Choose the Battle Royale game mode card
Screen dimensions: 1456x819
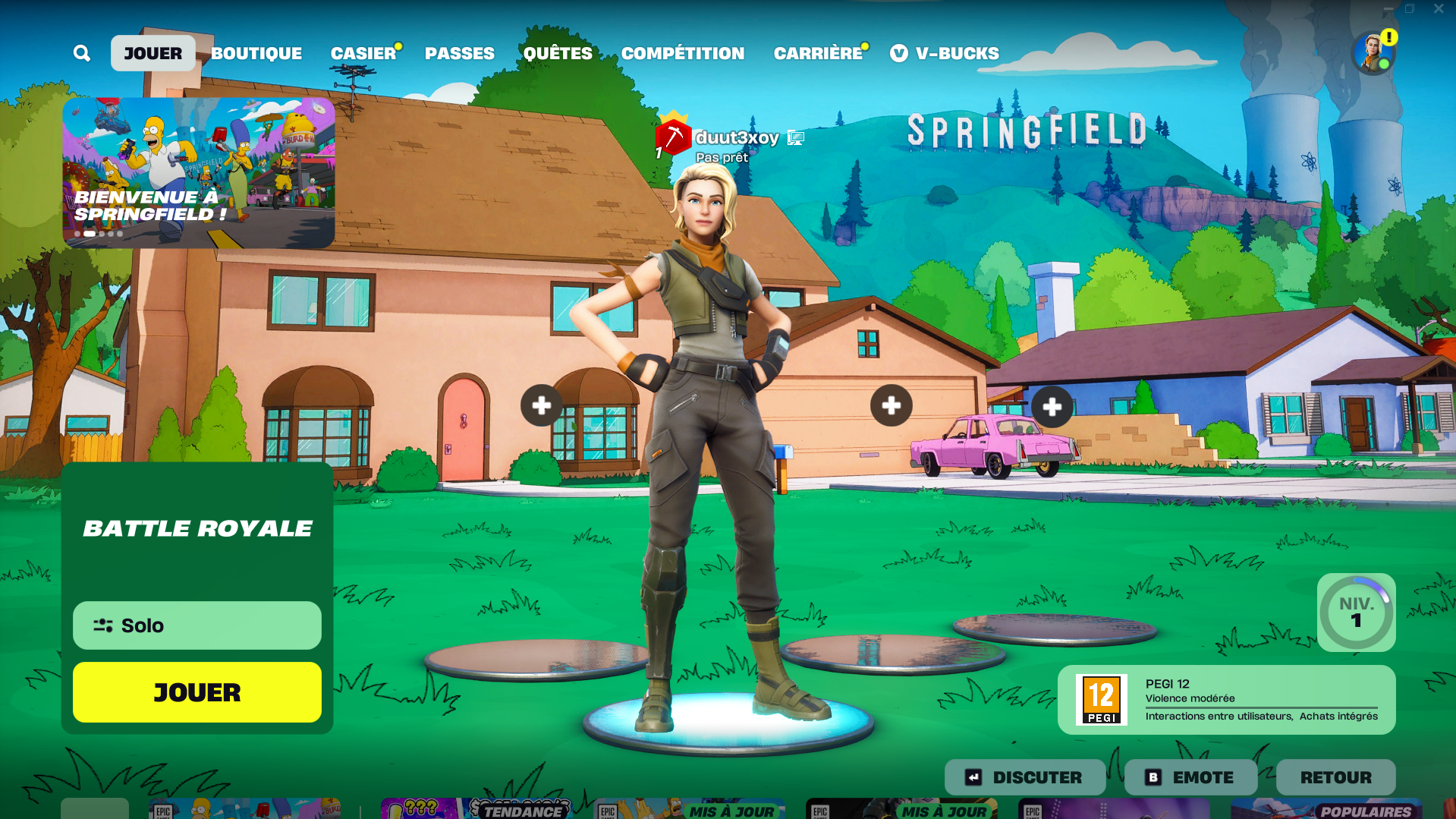(197, 528)
